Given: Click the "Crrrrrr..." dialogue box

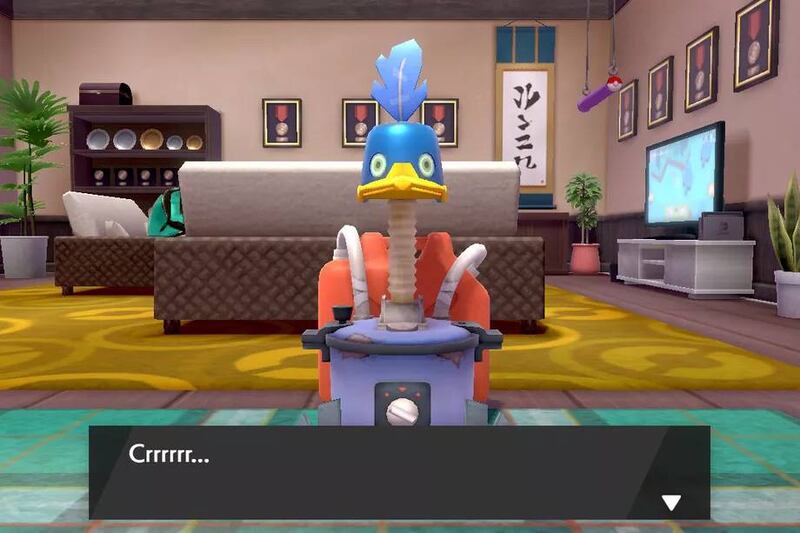Looking at the screenshot, I should click(398, 472).
